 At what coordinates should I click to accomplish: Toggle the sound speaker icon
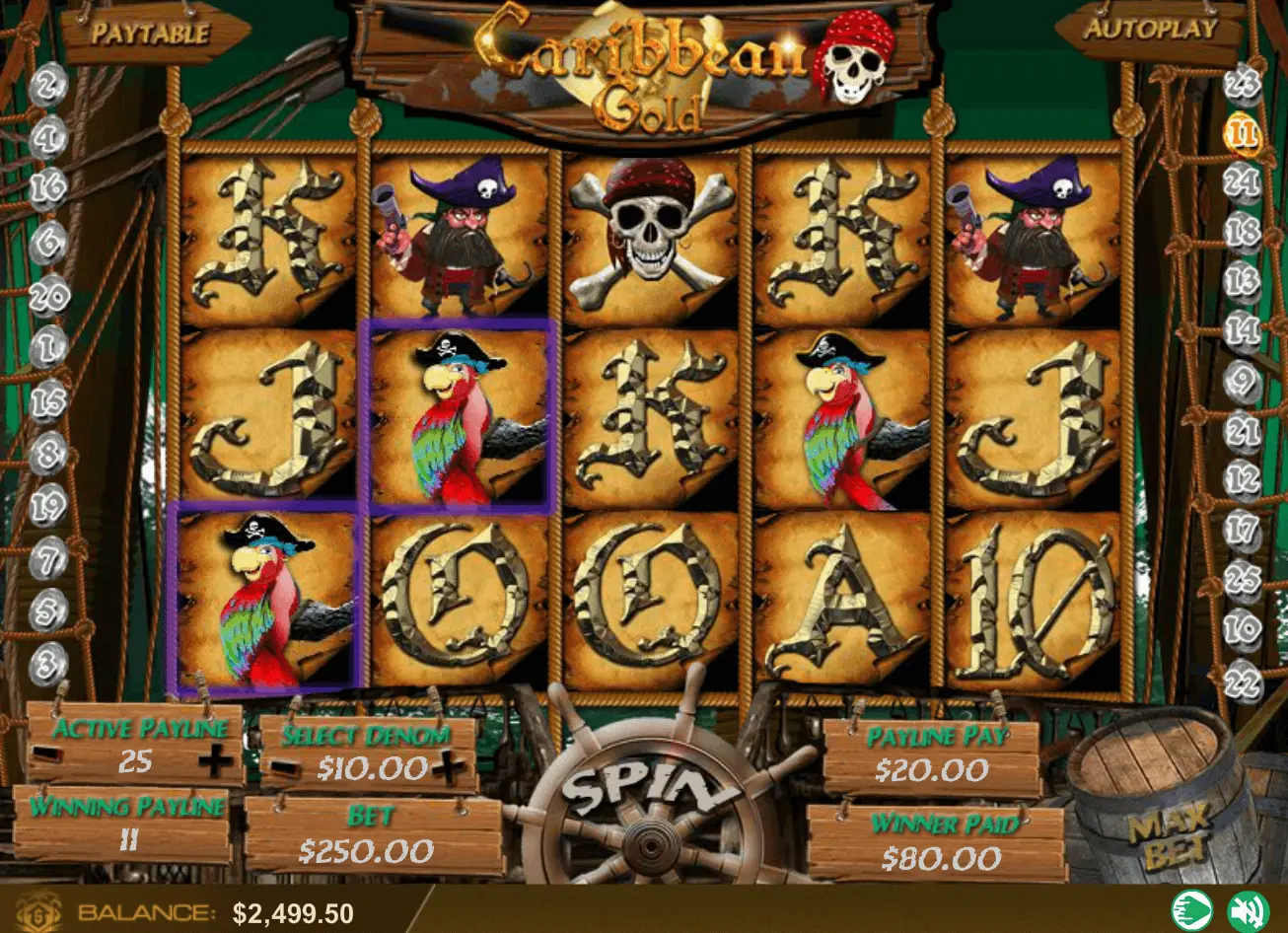(x=1248, y=909)
